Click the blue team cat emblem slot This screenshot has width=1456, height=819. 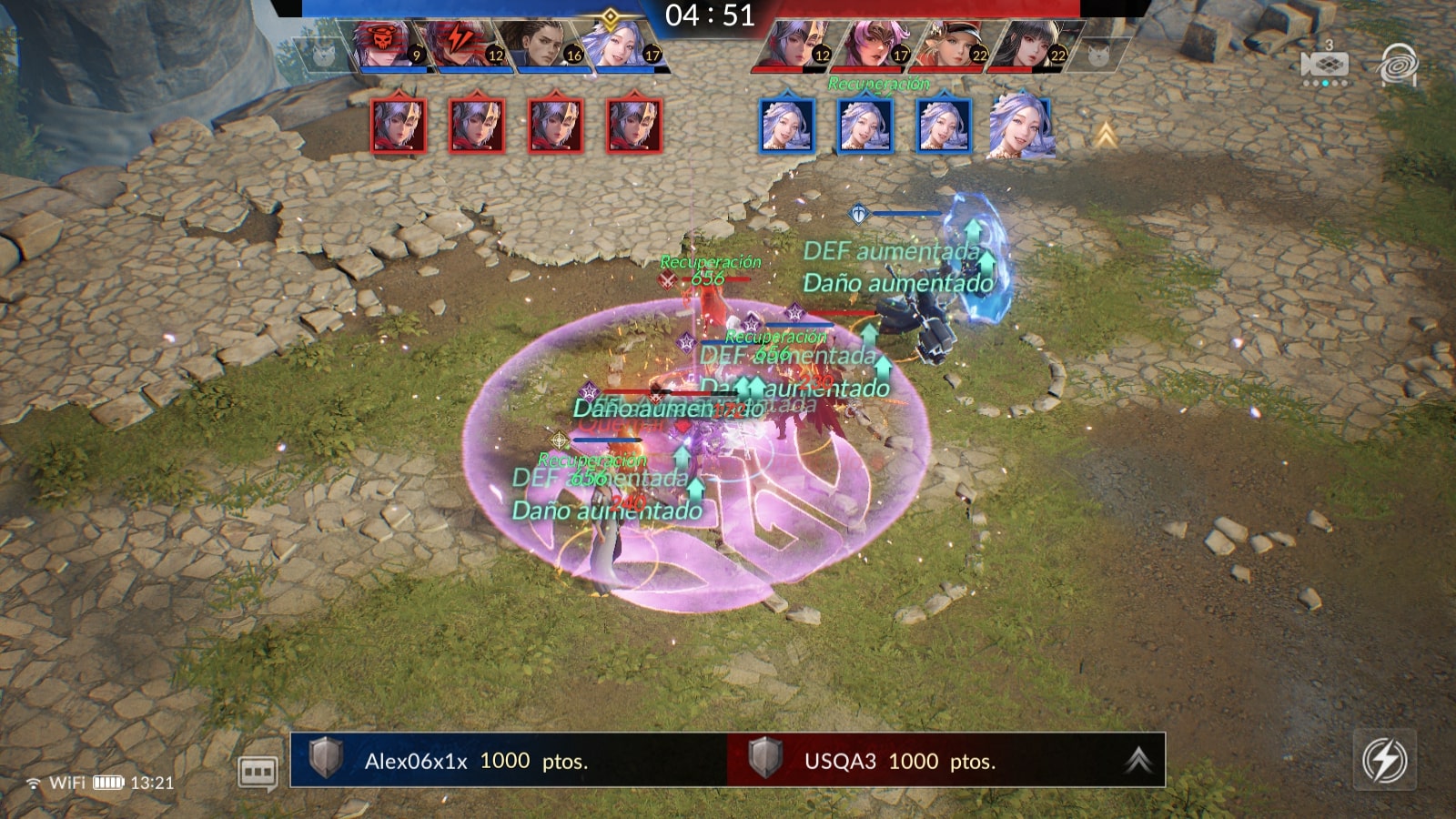(x=322, y=55)
